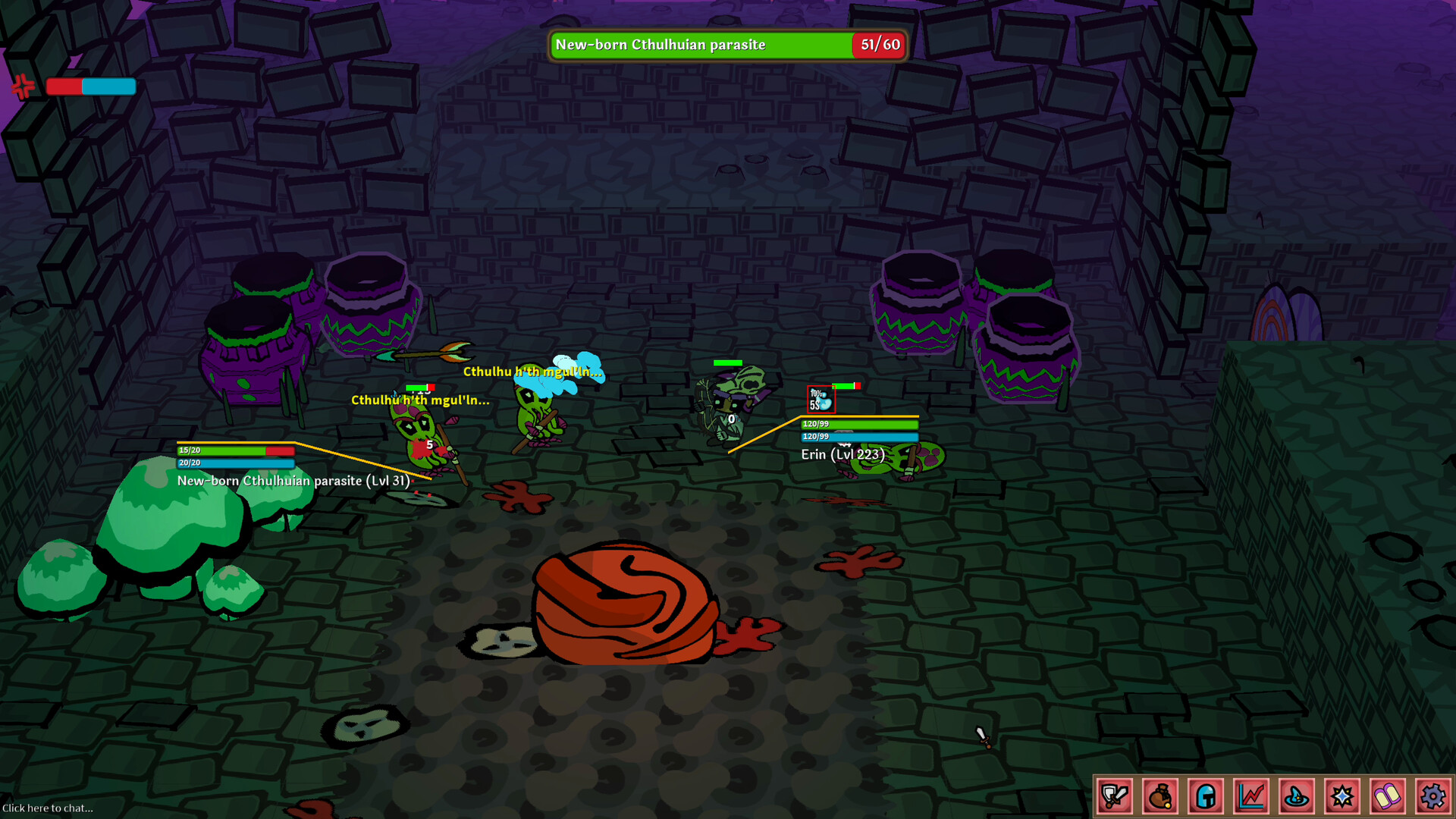Viewport: 1456px width, 819px height.
Task: Open the wizard hat spells icon
Action: [x=1297, y=796]
